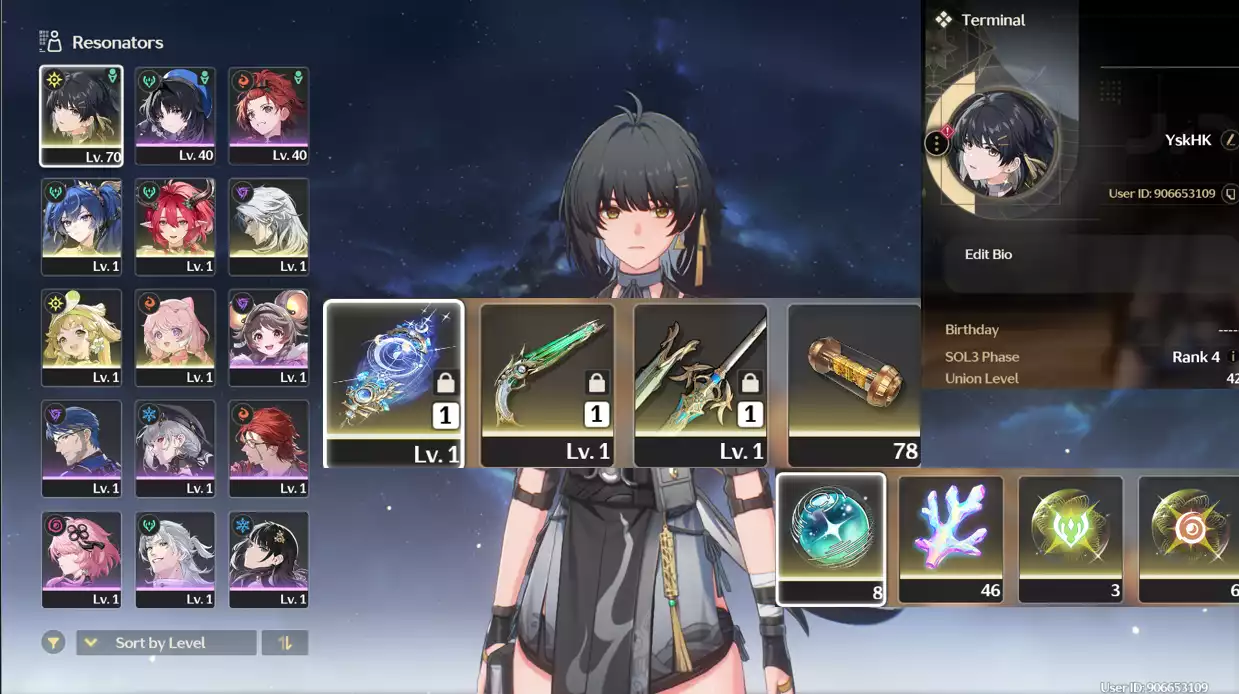This screenshot has width=1239, height=694.
Task: Choose the blonde resonator with flower hat
Action: point(81,338)
